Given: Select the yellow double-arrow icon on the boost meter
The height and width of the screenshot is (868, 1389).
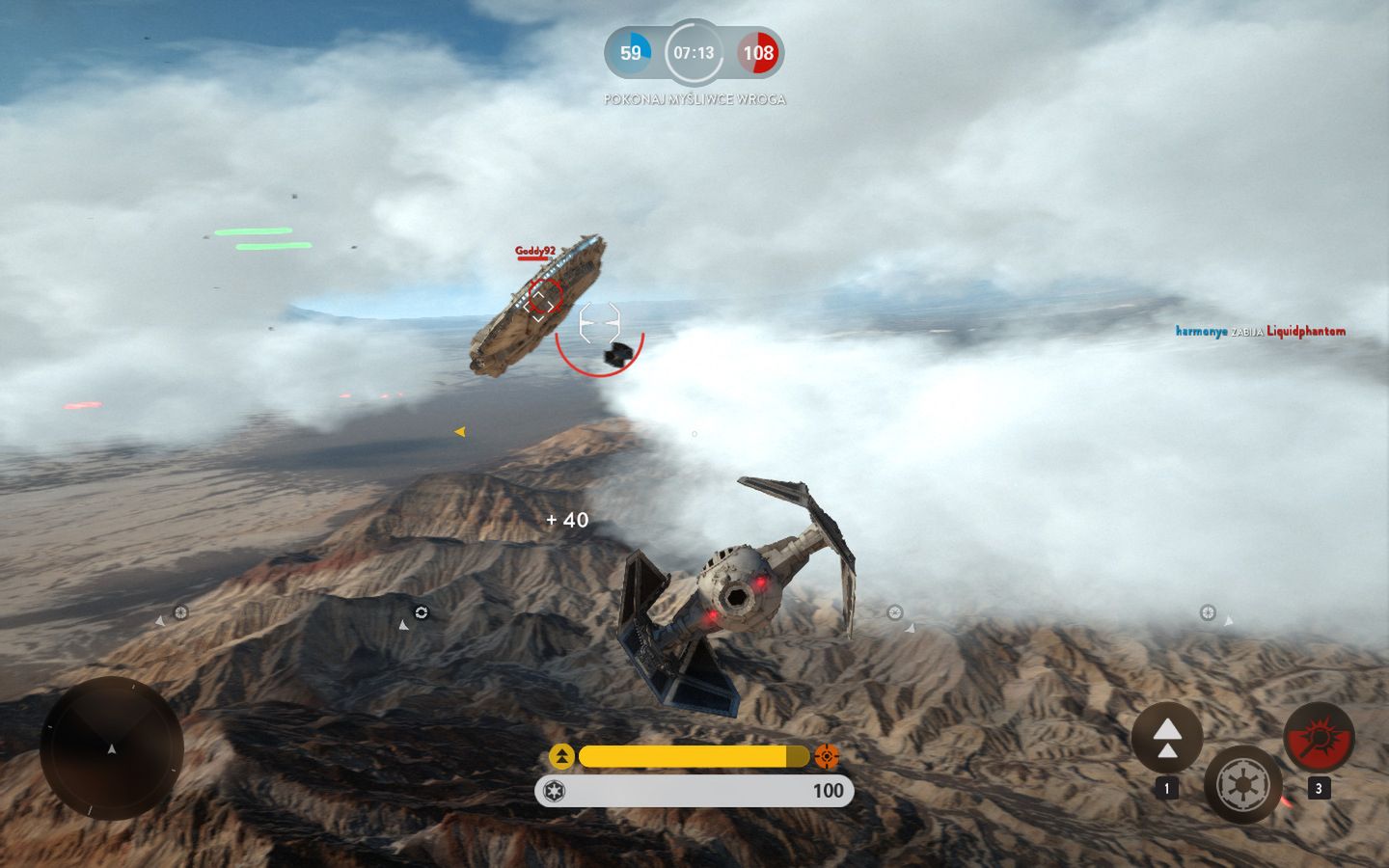Looking at the screenshot, I should [559, 757].
